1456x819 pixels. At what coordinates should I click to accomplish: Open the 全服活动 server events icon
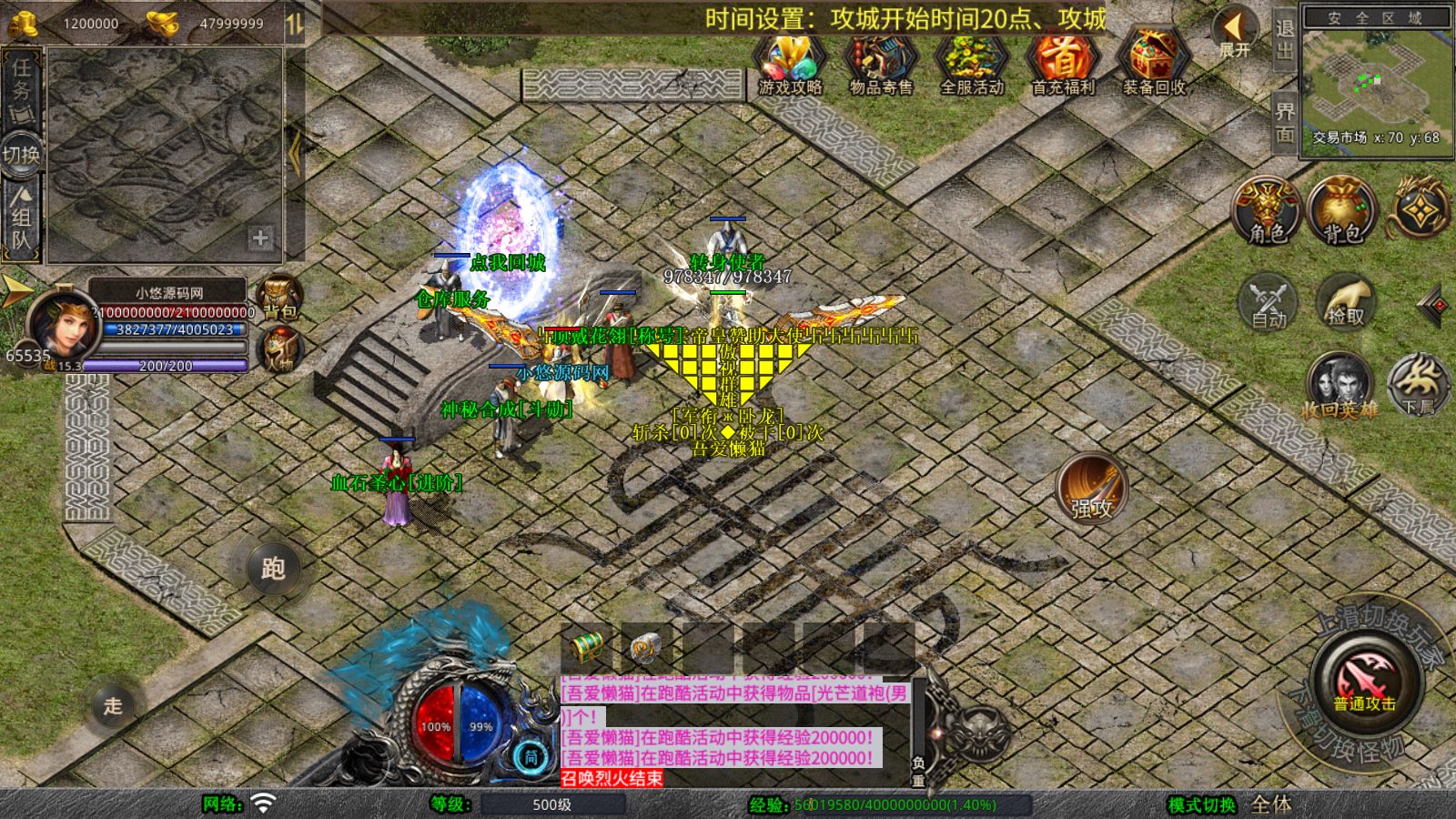pyautogui.click(x=971, y=62)
